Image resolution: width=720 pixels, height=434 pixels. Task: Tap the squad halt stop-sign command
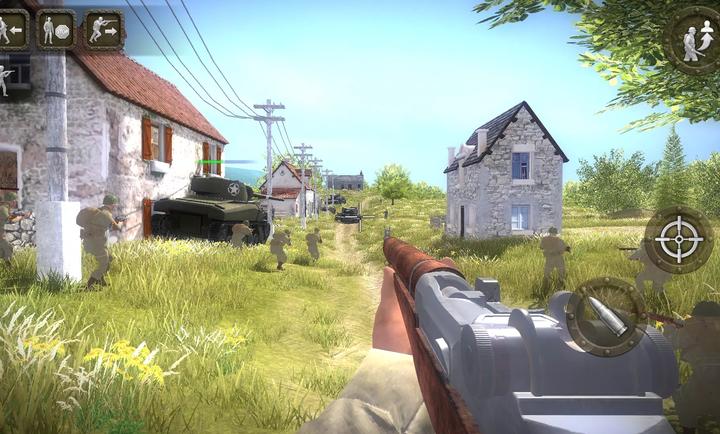click(56, 30)
